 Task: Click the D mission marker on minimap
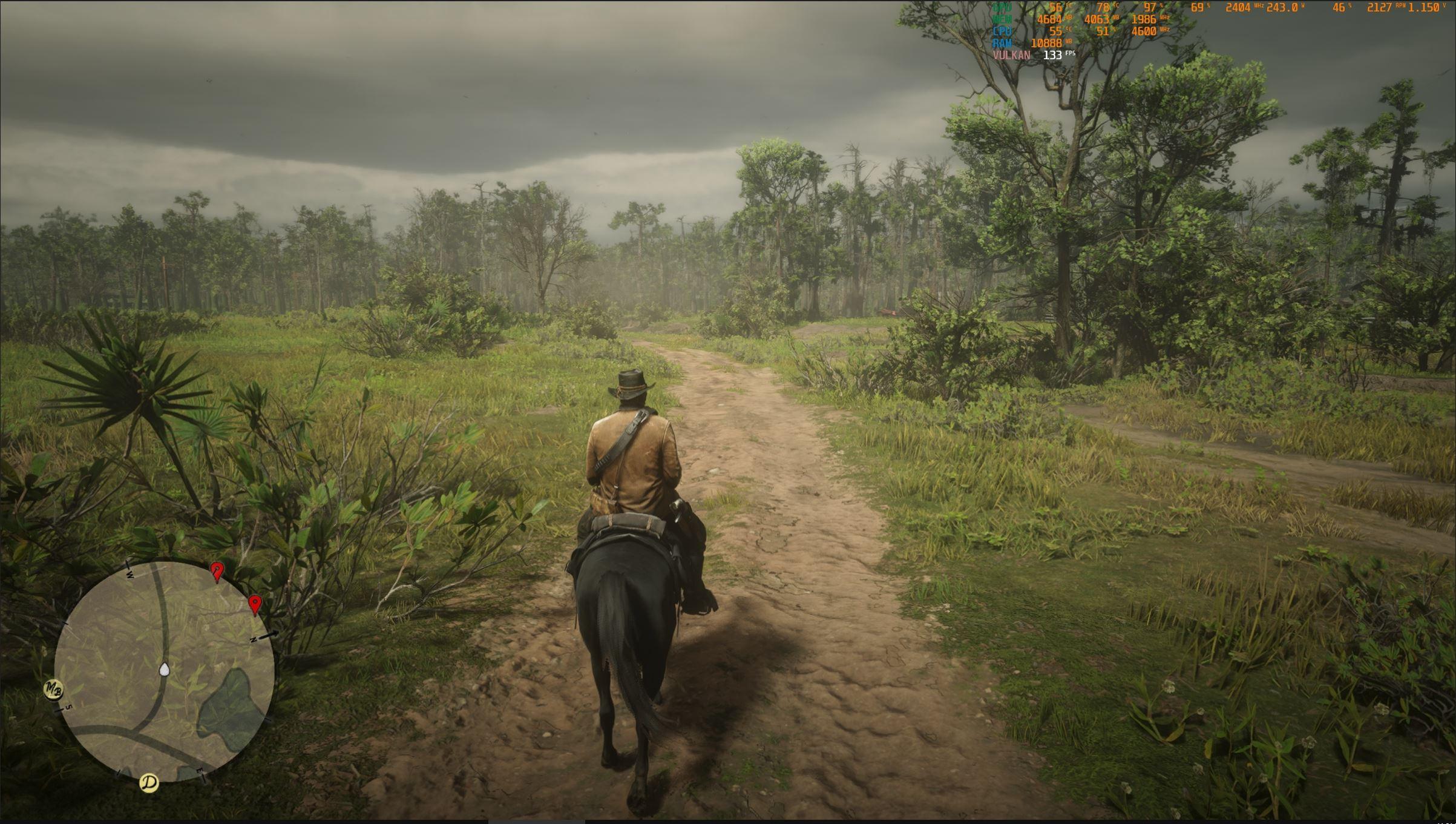tap(149, 782)
